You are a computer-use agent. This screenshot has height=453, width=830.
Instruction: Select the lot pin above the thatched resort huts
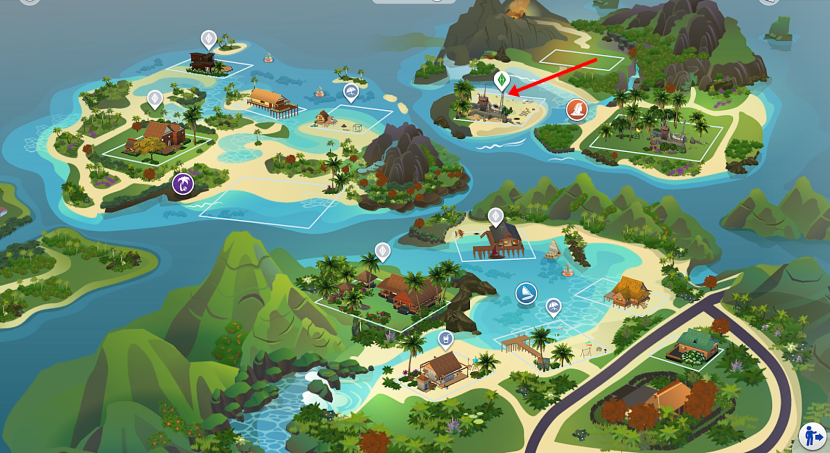click(x=382, y=250)
